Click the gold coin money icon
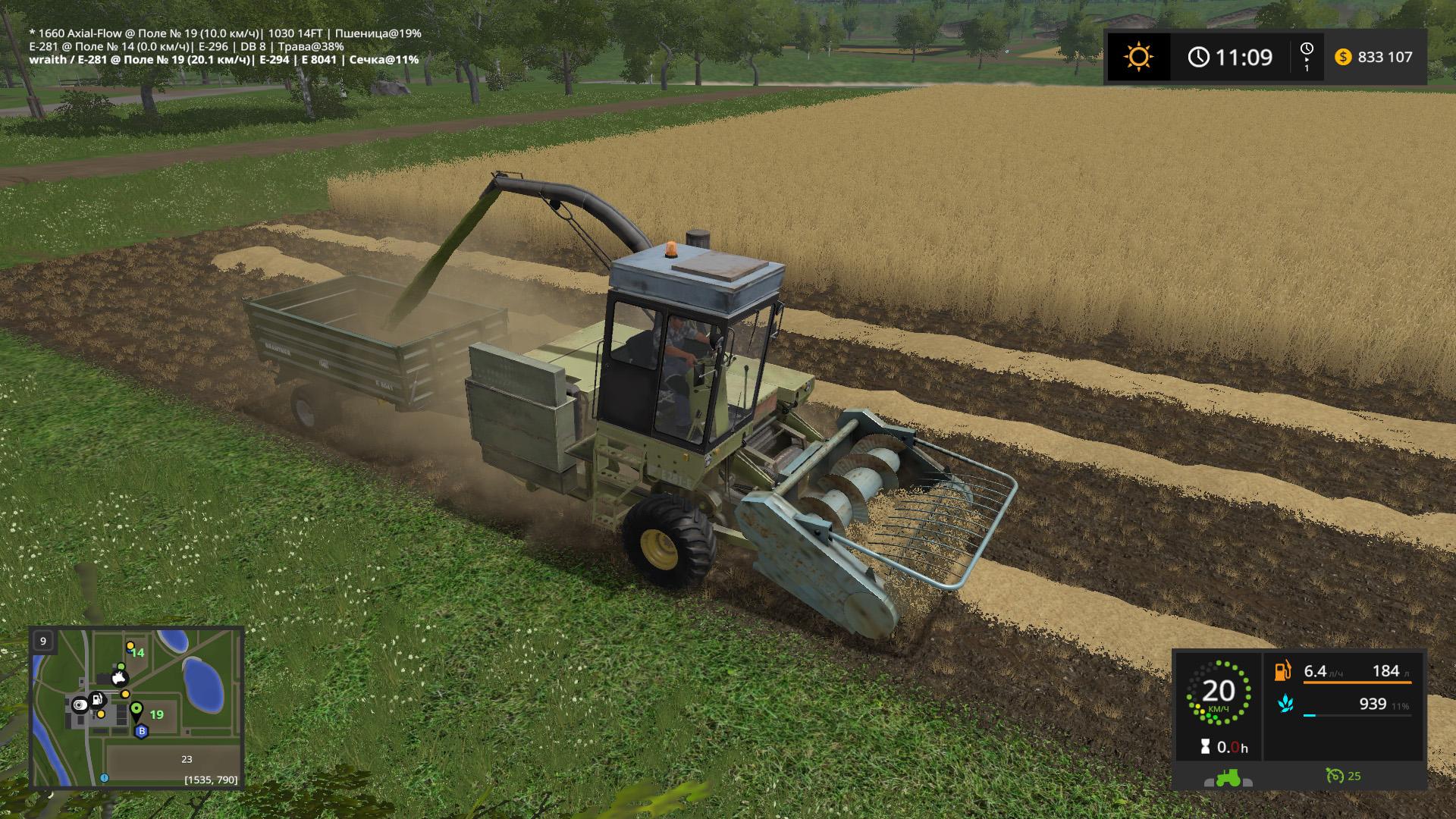Screen dimensions: 1456x819 [x=1343, y=57]
